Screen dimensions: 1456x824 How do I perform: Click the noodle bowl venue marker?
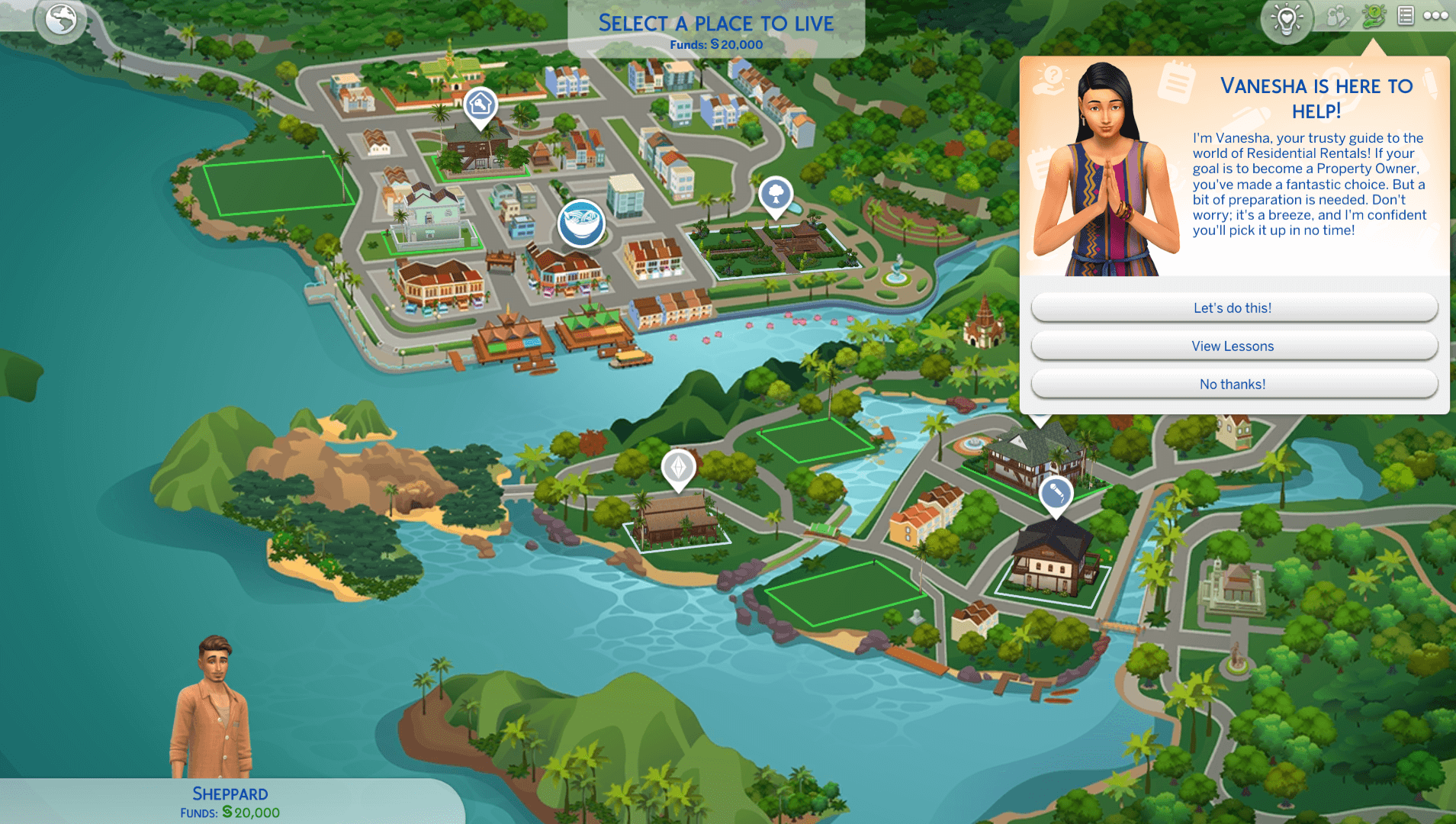pyautogui.click(x=581, y=223)
